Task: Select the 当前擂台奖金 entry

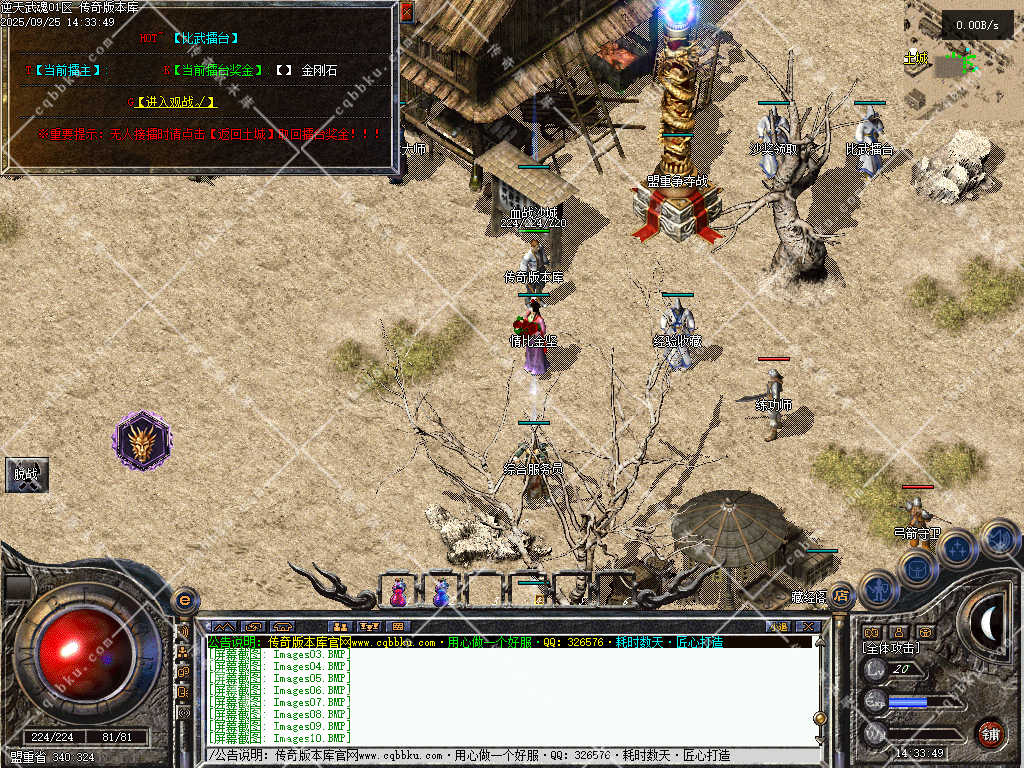Action: 216,71
